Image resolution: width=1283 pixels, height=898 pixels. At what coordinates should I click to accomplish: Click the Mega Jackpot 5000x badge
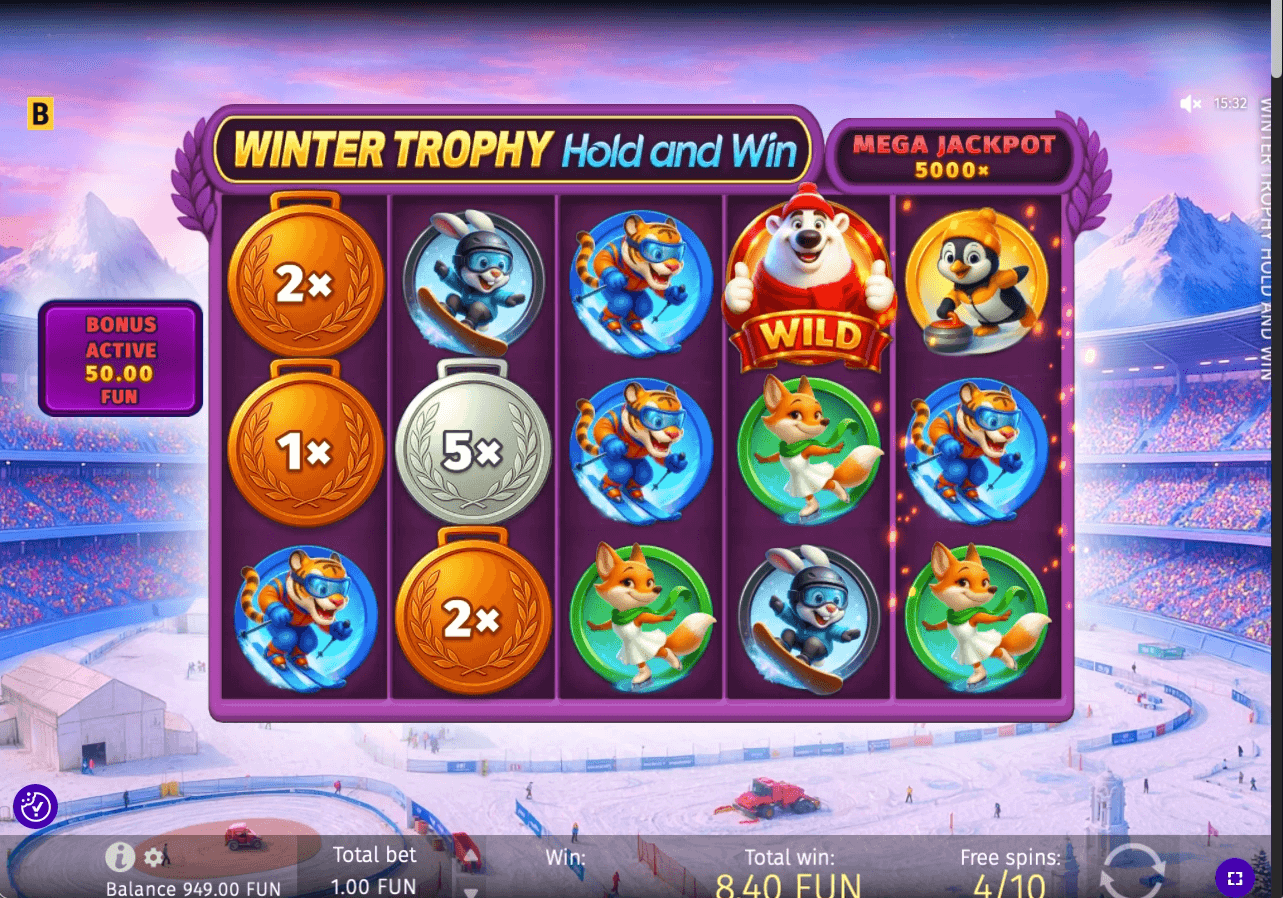[x=952, y=154]
